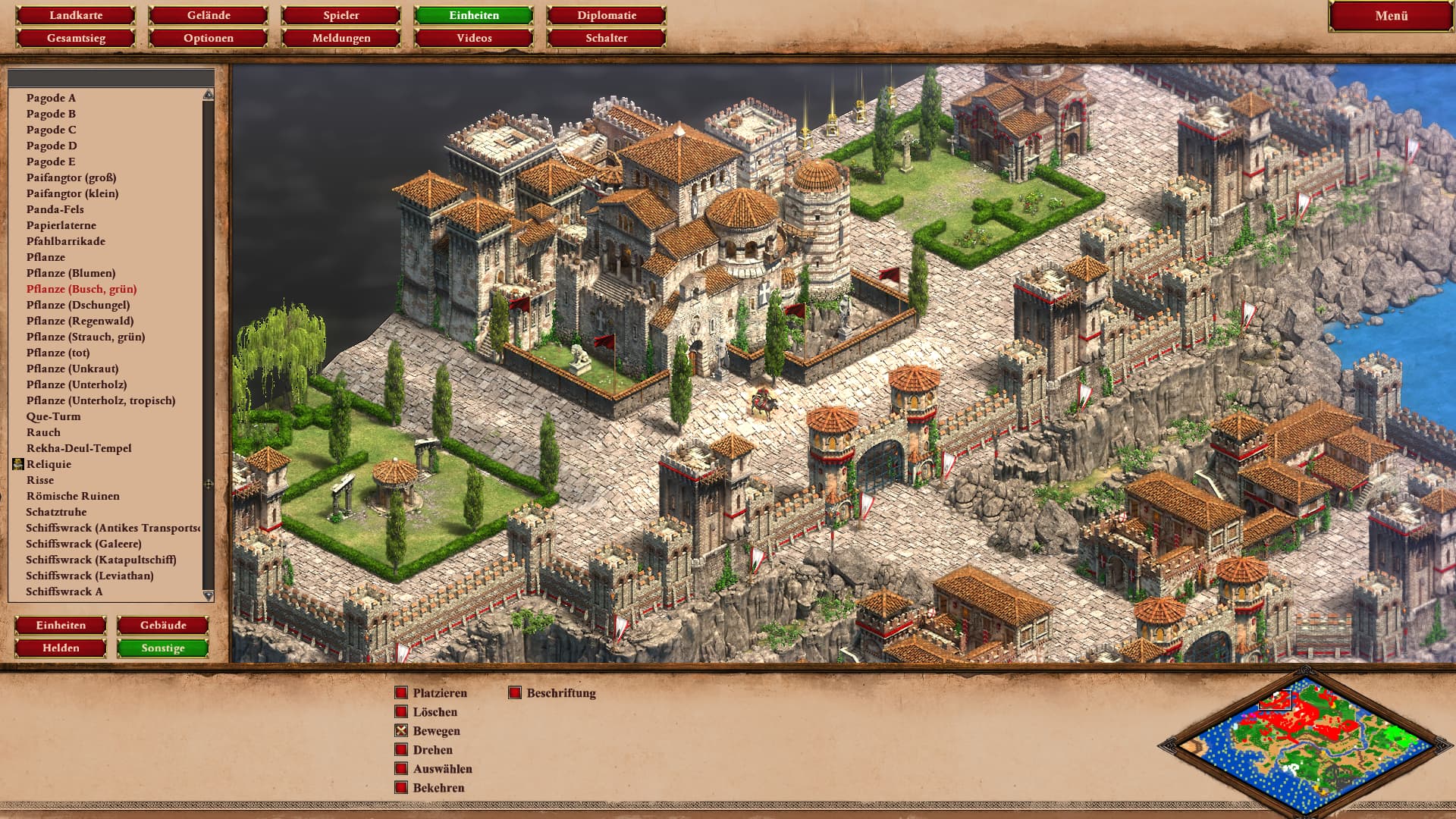Image resolution: width=1456 pixels, height=819 pixels.
Task: Select the Diplomatie tab
Action: (607, 15)
